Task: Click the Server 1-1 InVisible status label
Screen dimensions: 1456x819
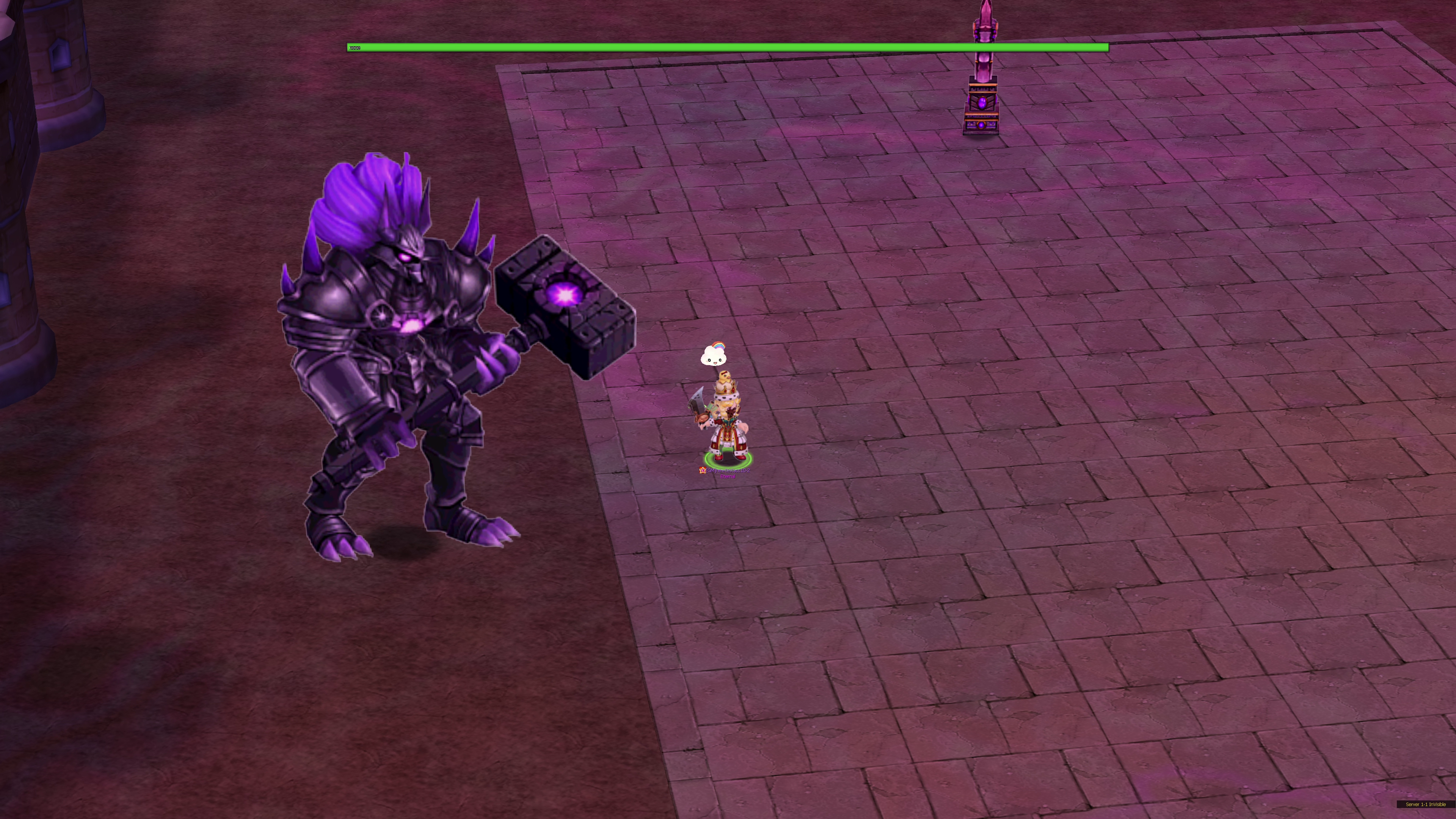Action: point(1425,804)
